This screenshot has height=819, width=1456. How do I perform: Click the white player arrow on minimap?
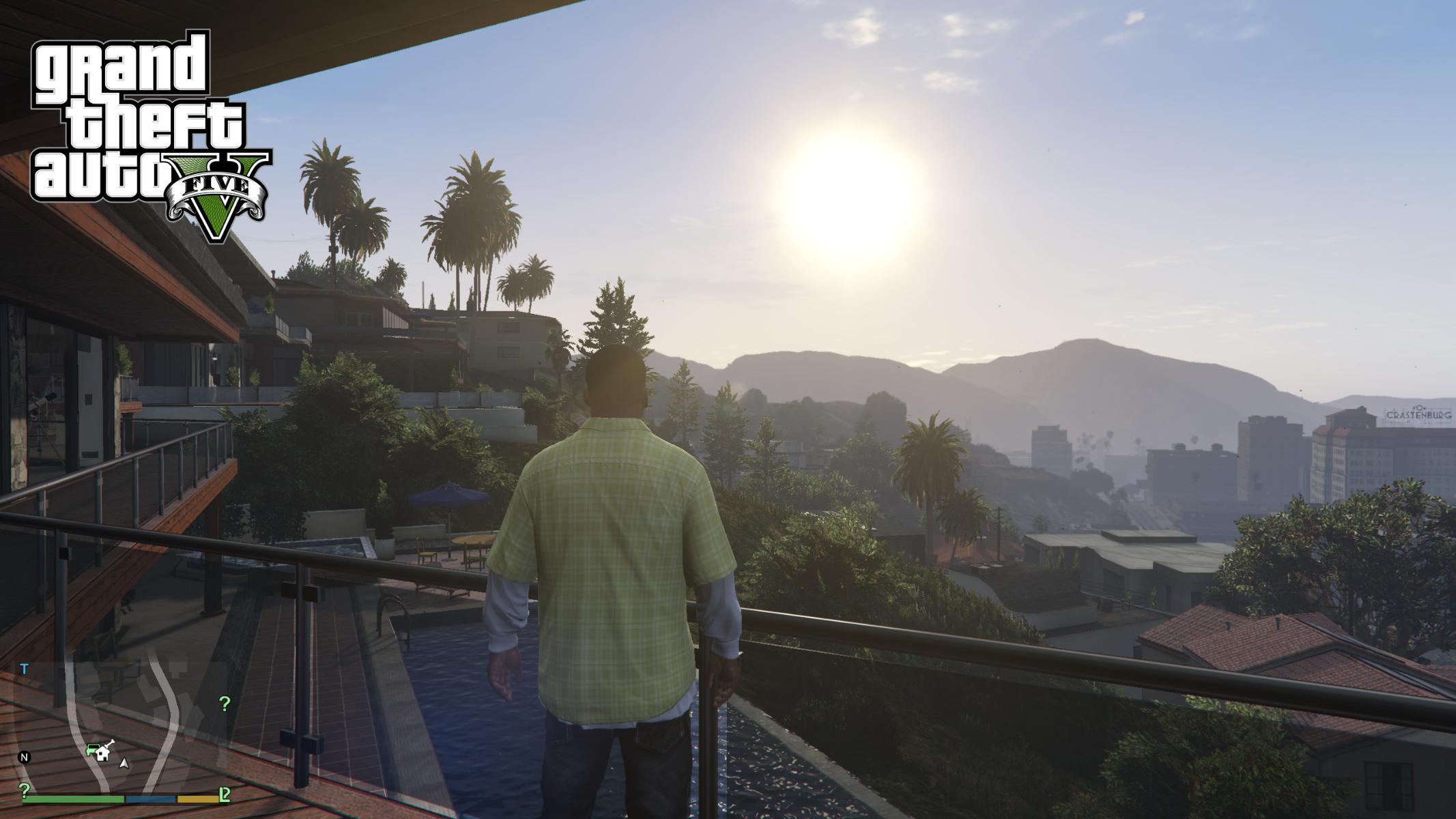coord(124,763)
